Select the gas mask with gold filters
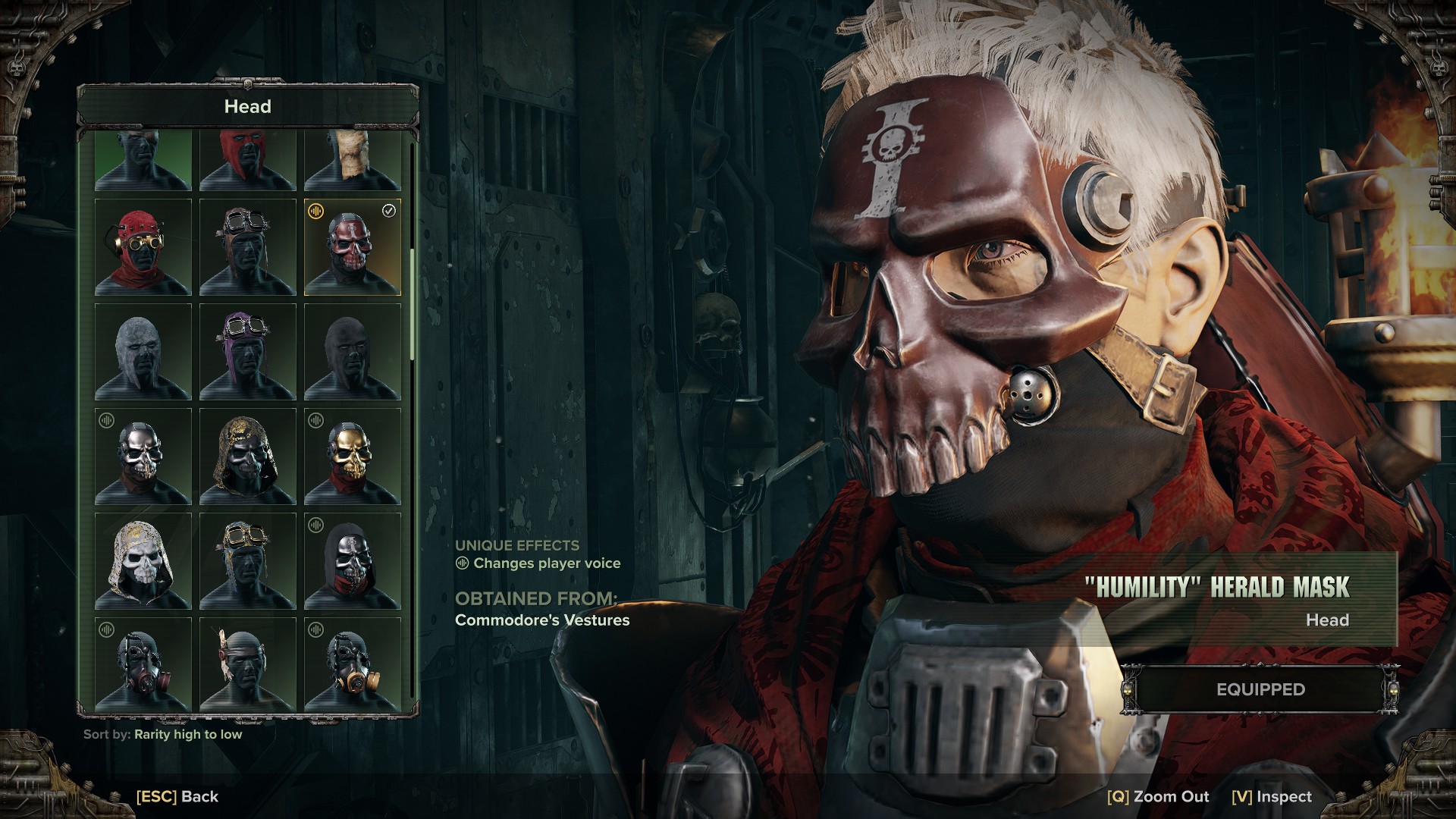The height and width of the screenshot is (819, 1456). coord(352,664)
